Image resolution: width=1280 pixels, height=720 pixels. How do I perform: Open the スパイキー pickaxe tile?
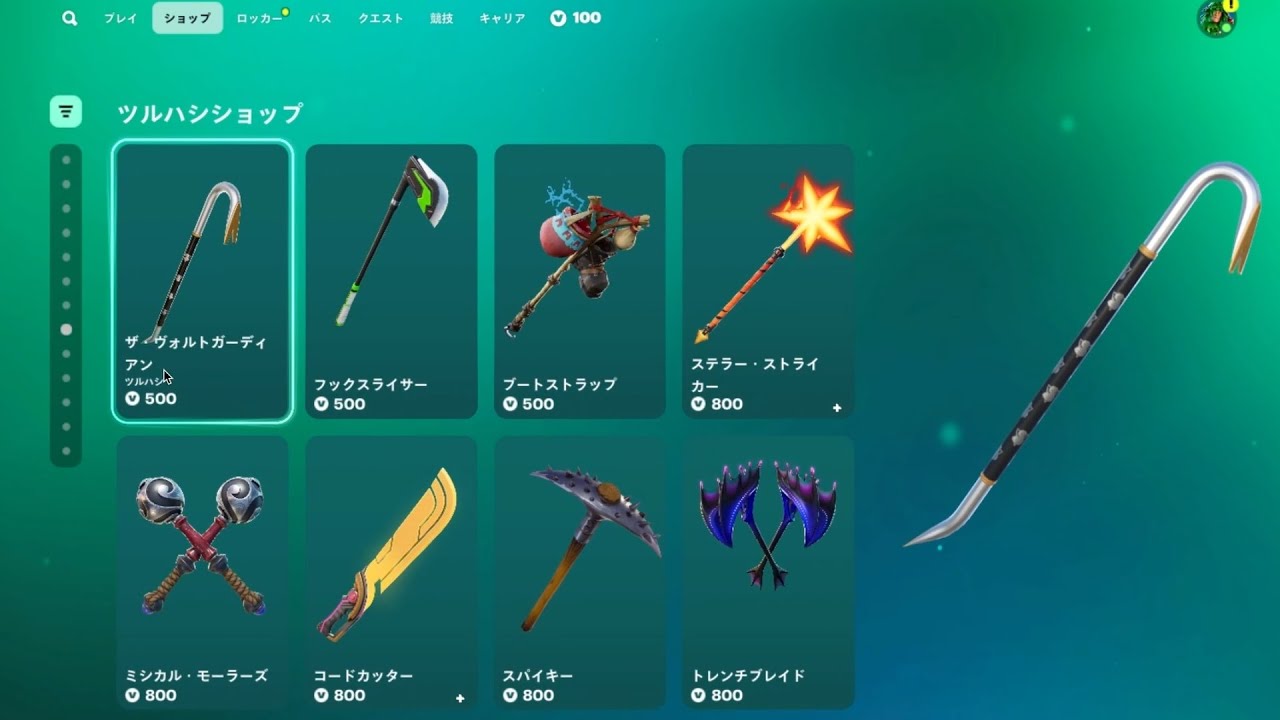pos(580,572)
